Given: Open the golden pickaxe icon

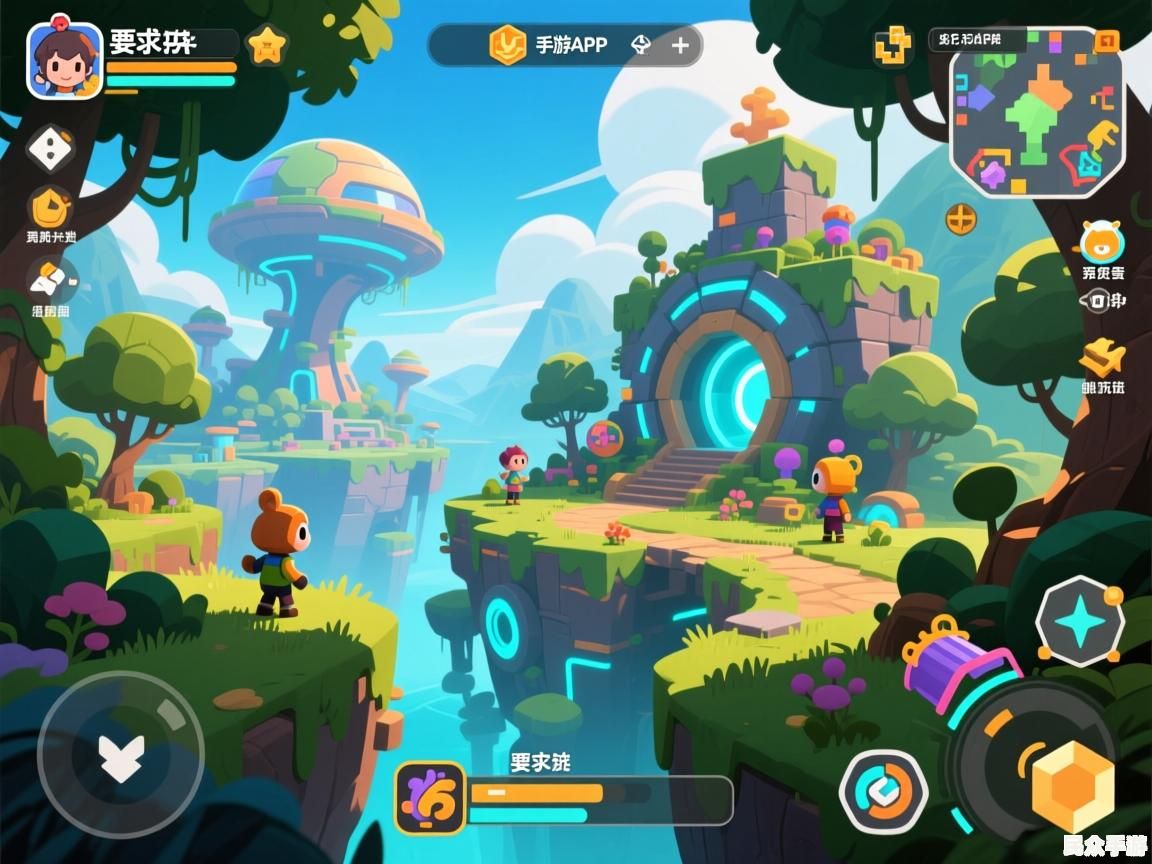Looking at the screenshot, I should pyautogui.click(x=1102, y=357).
